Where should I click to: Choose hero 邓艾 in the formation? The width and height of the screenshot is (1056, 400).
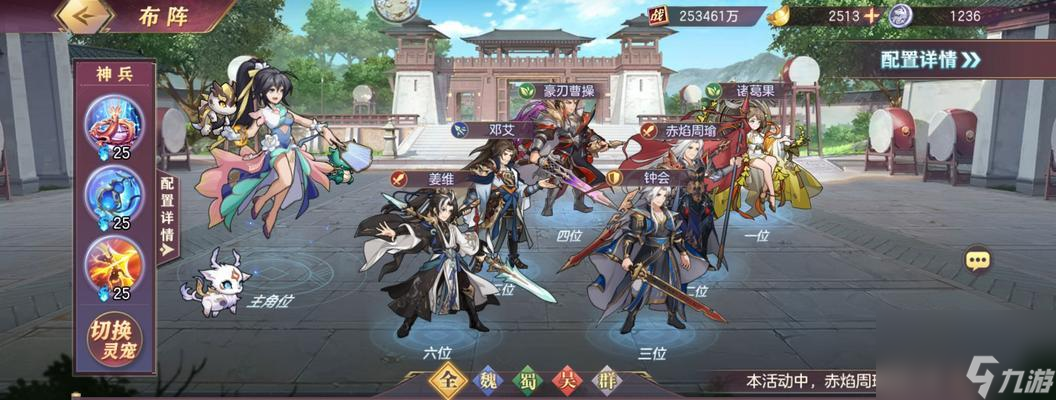click(x=497, y=200)
